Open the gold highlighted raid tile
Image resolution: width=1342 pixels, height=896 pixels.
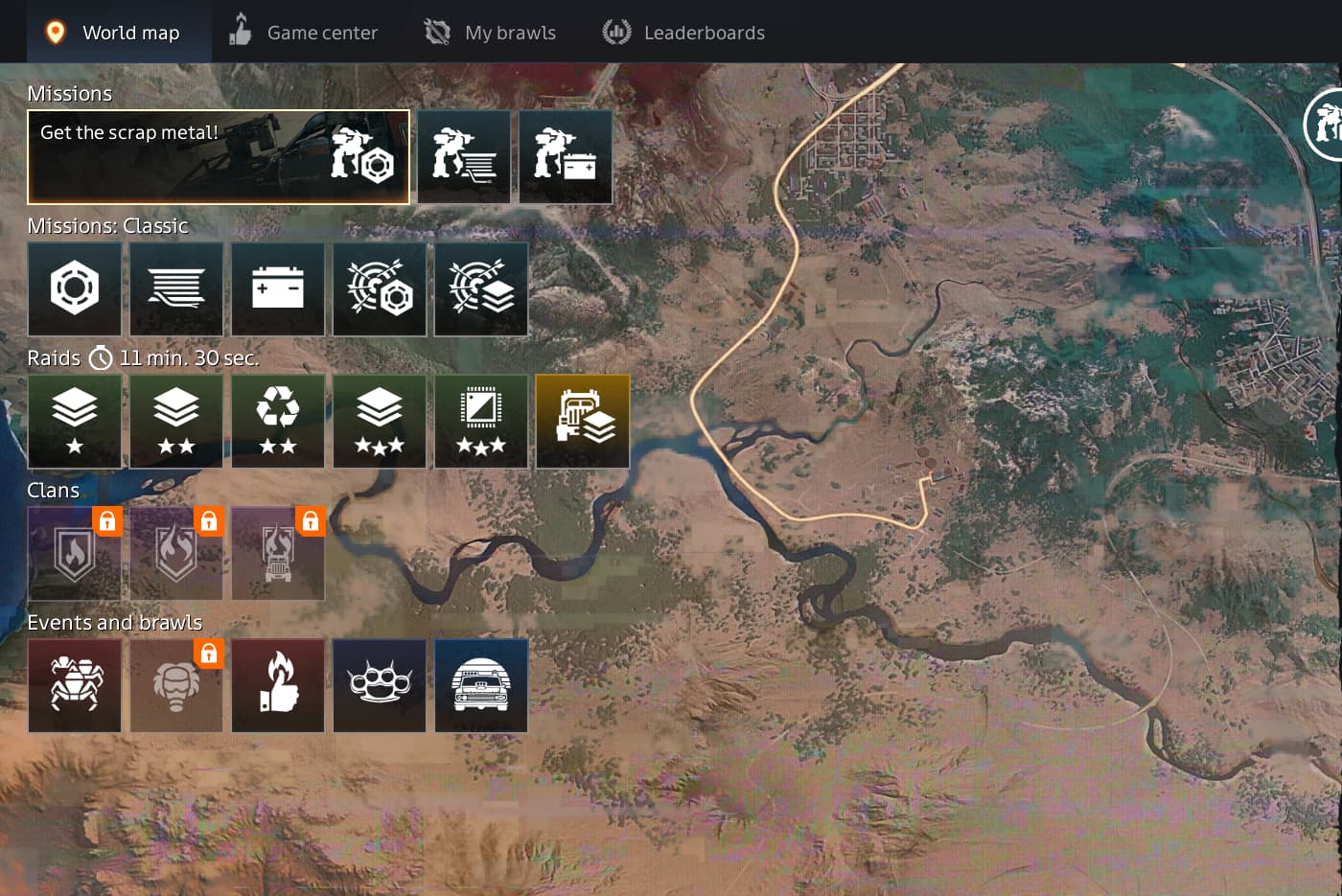pyautogui.click(x=583, y=421)
